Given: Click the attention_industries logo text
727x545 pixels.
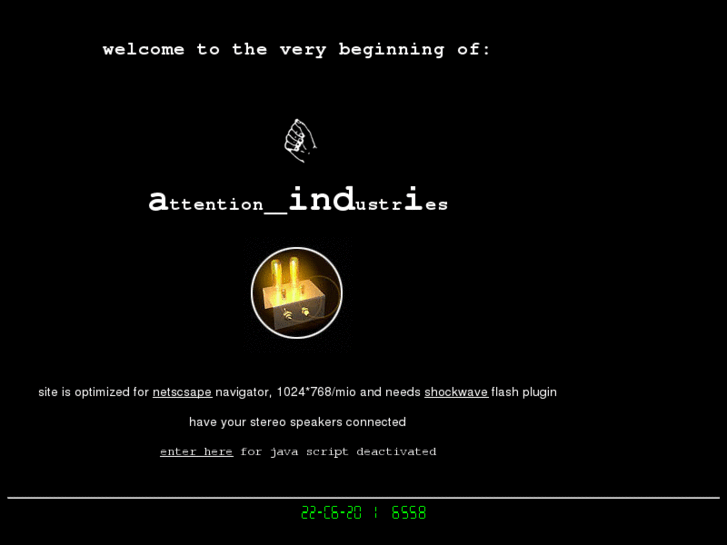Looking at the screenshot, I should 298,201.
